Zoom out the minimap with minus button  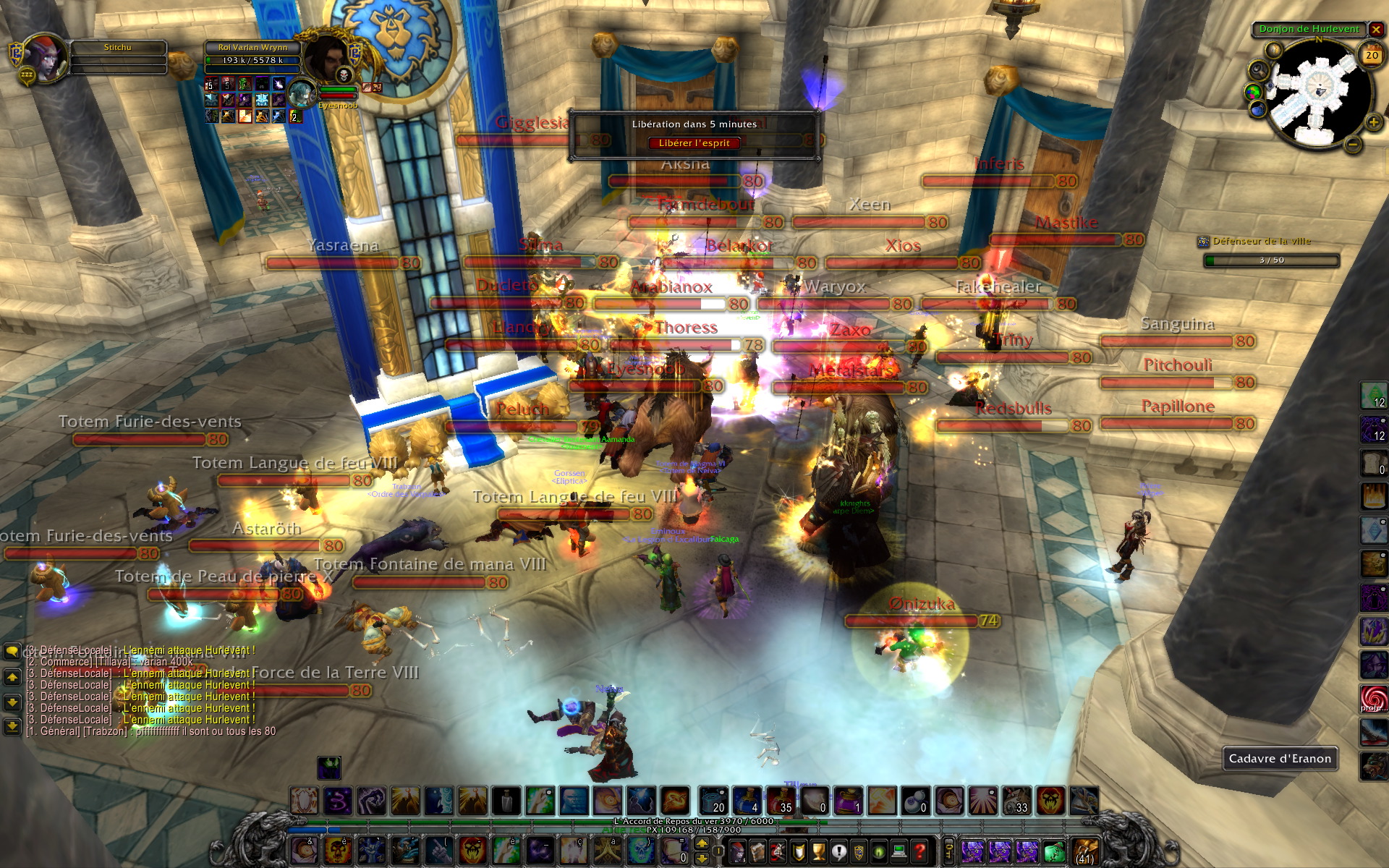1353,145
